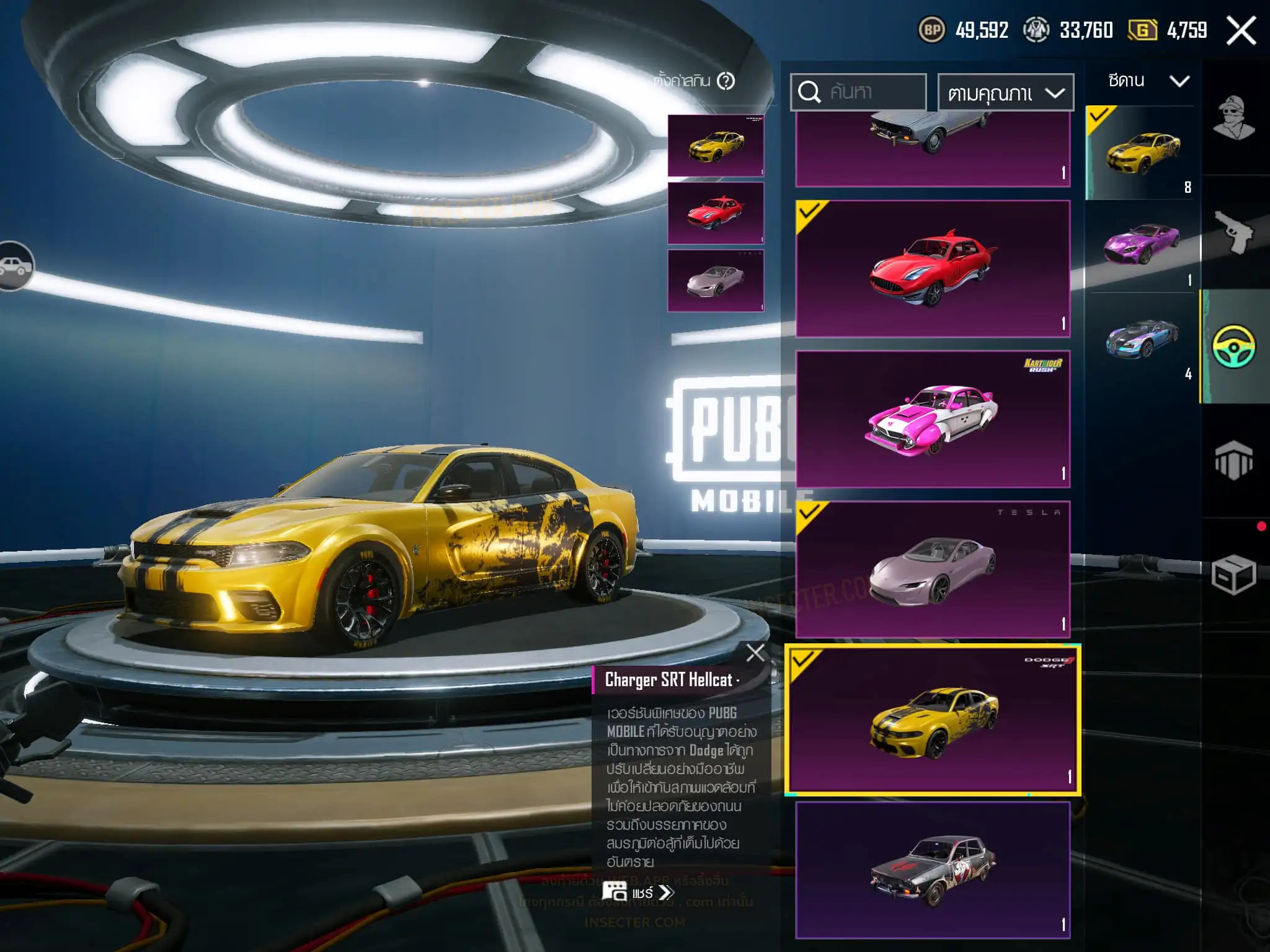Click the vehicle icon on left edge

16,266
